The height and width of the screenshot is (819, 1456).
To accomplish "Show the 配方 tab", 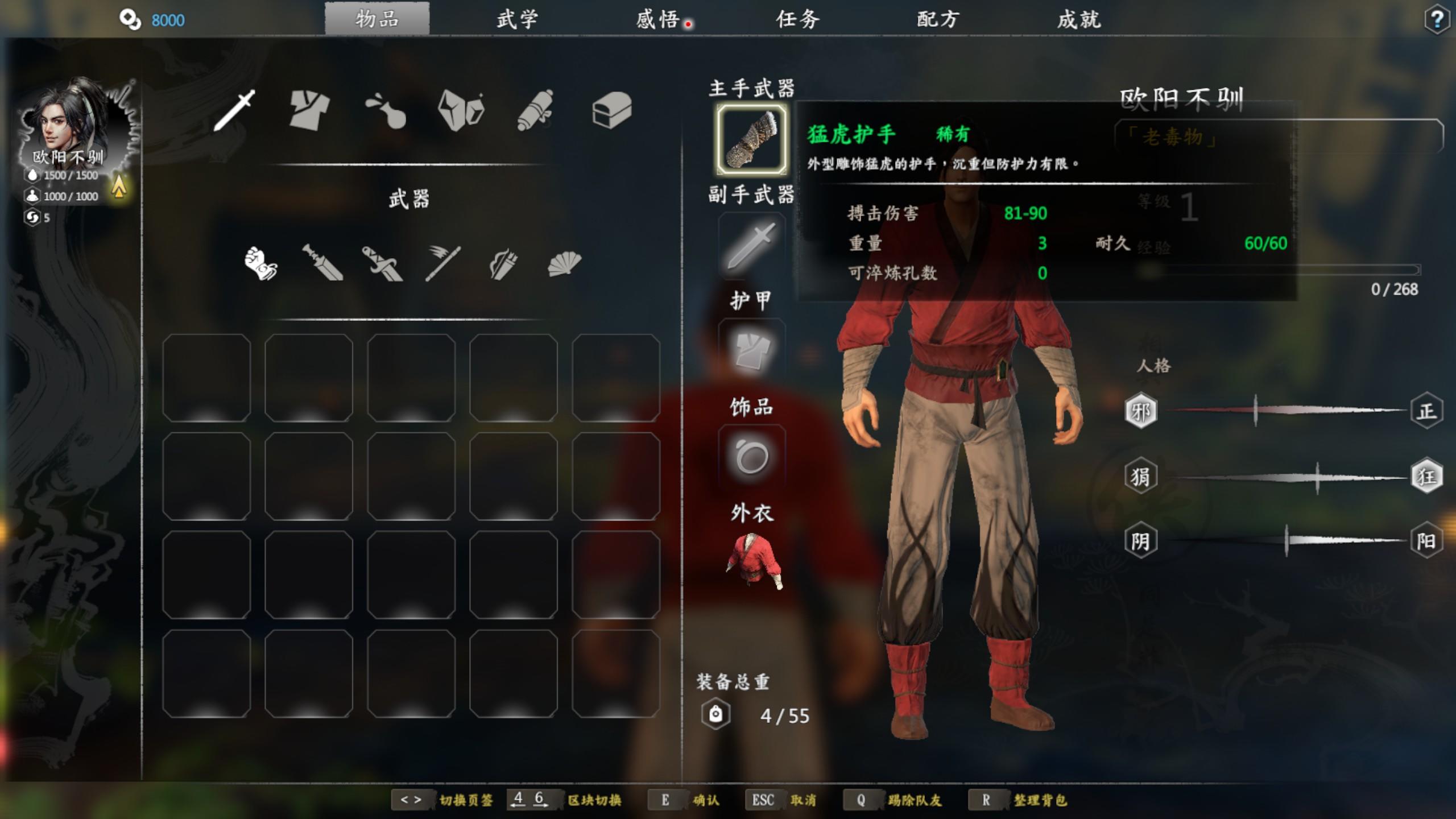I will coord(938,19).
